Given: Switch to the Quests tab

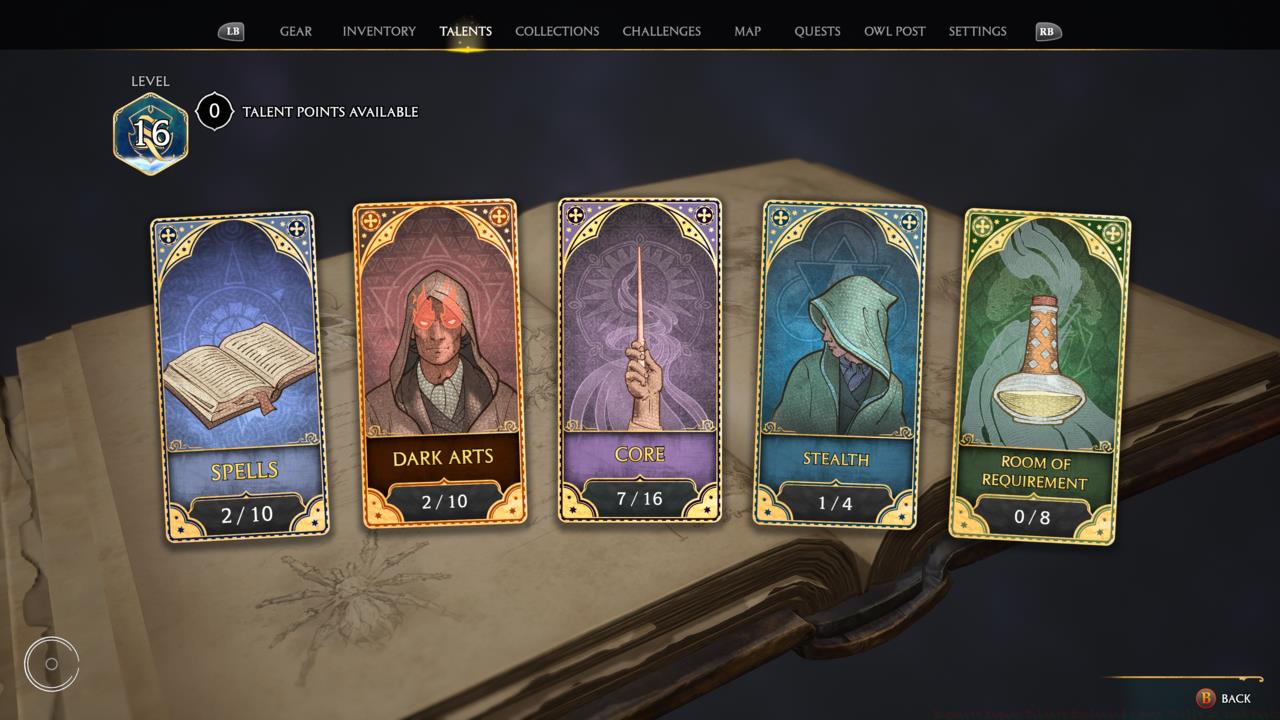Looking at the screenshot, I should [x=817, y=31].
